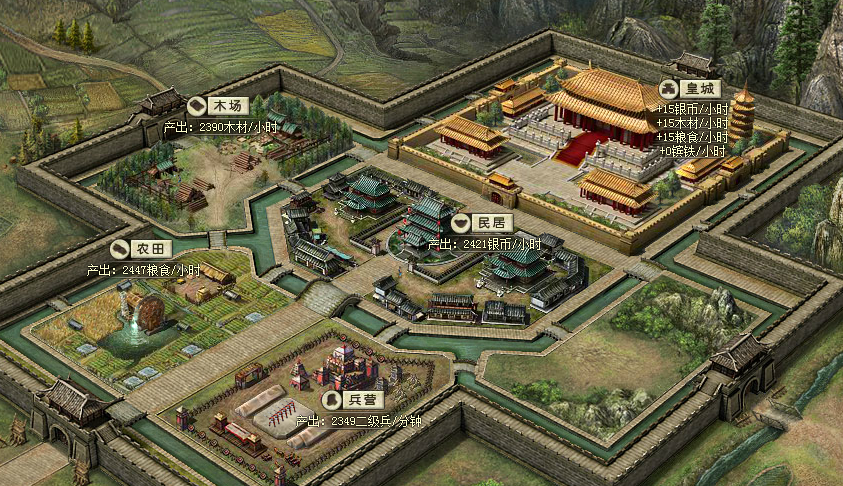Select the 皇城 imperial city label
The height and width of the screenshot is (486, 843).
click(x=690, y=88)
